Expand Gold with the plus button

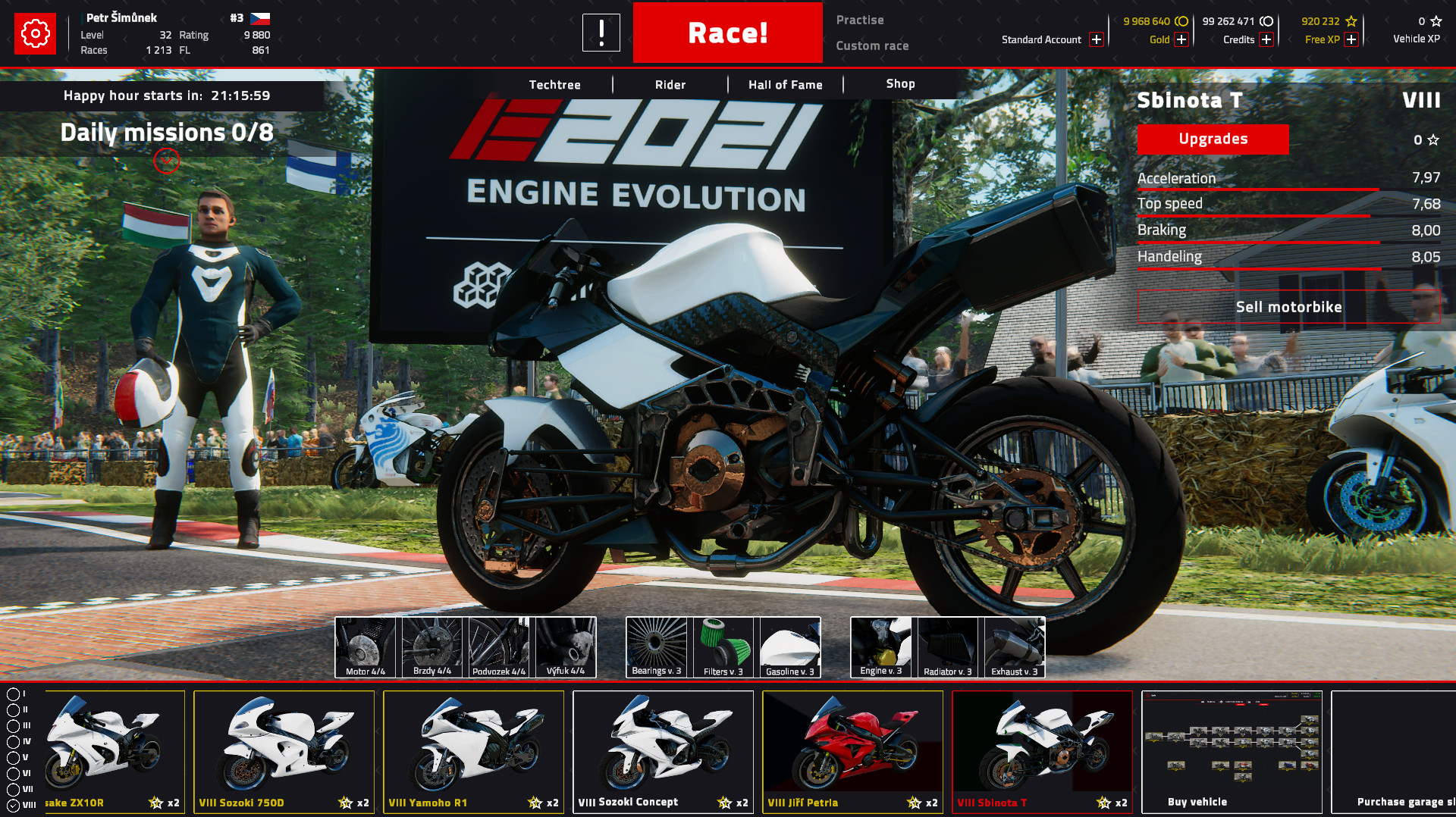pyautogui.click(x=1180, y=39)
